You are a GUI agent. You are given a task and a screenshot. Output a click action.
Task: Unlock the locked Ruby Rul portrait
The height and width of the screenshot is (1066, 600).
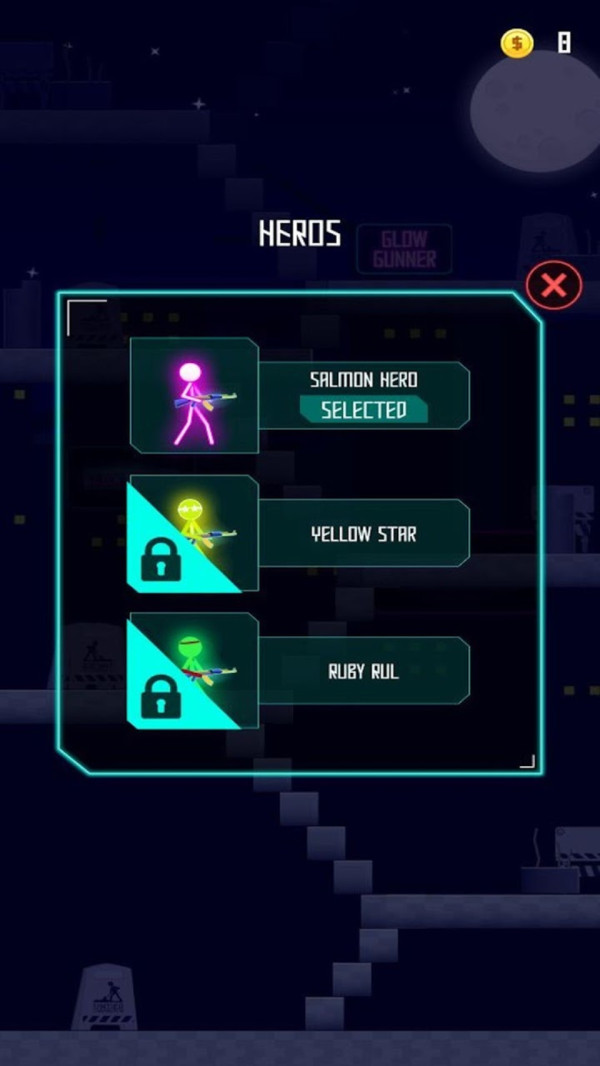tap(192, 671)
